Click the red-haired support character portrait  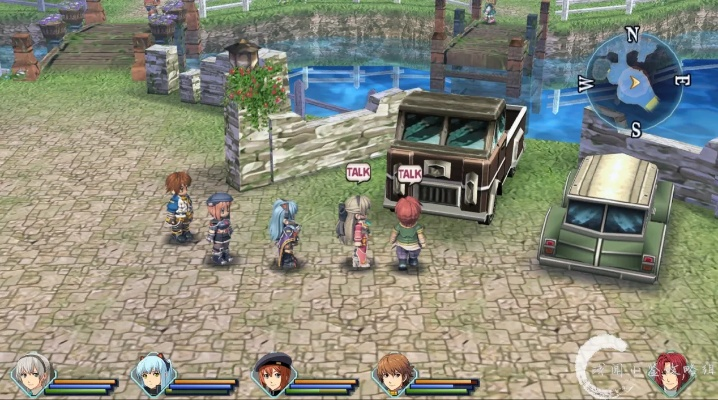pyautogui.click(x=671, y=373)
